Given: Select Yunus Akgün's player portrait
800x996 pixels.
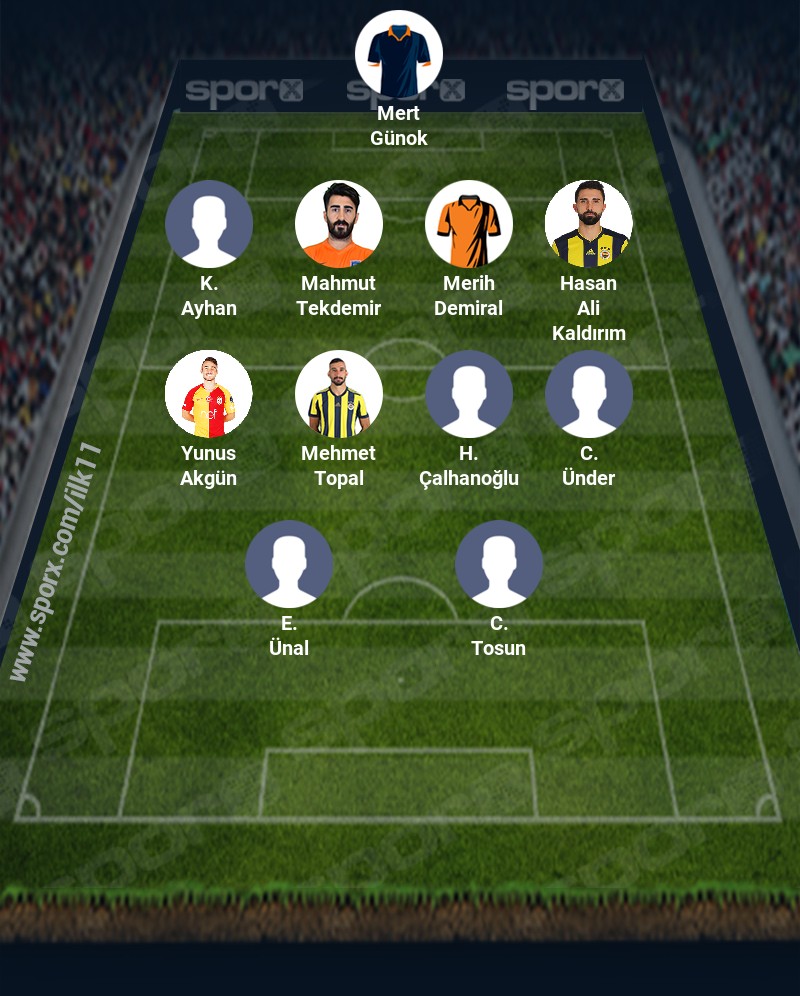Looking at the screenshot, I should [x=209, y=394].
